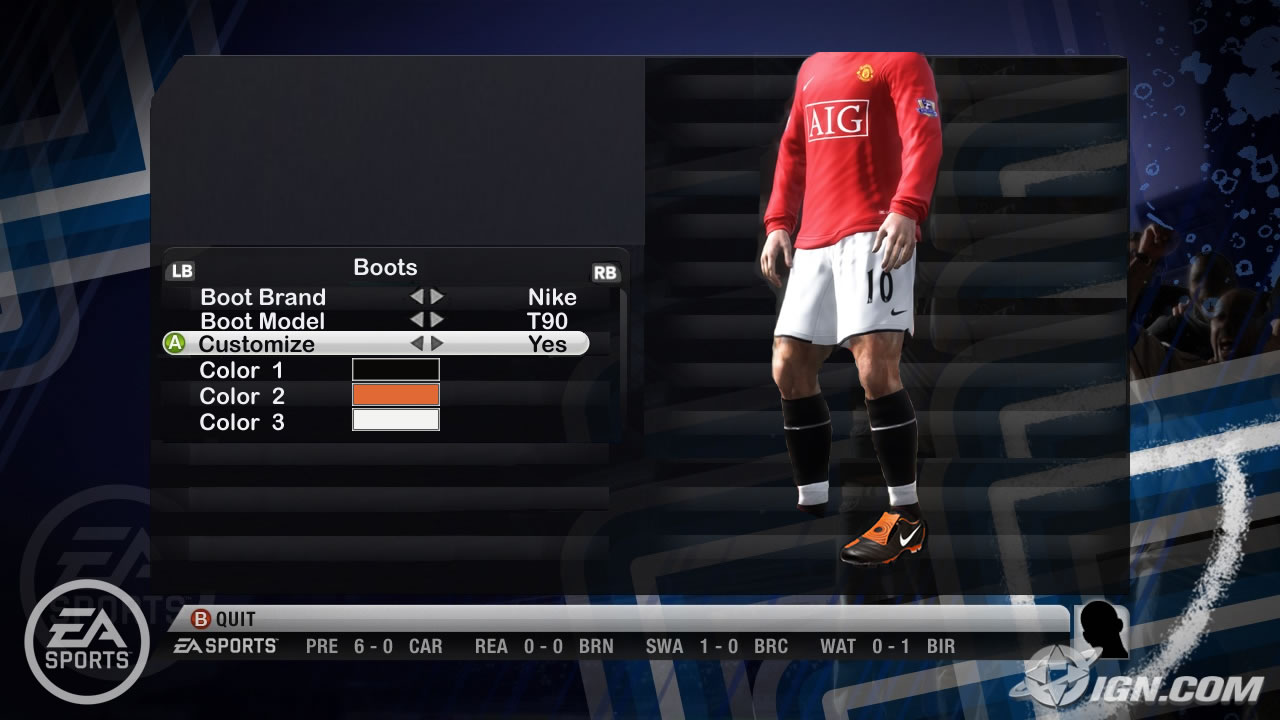Pick the black Color 1 swatch
This screenshot has width=1280, height=720.
[x=395, y=370]
